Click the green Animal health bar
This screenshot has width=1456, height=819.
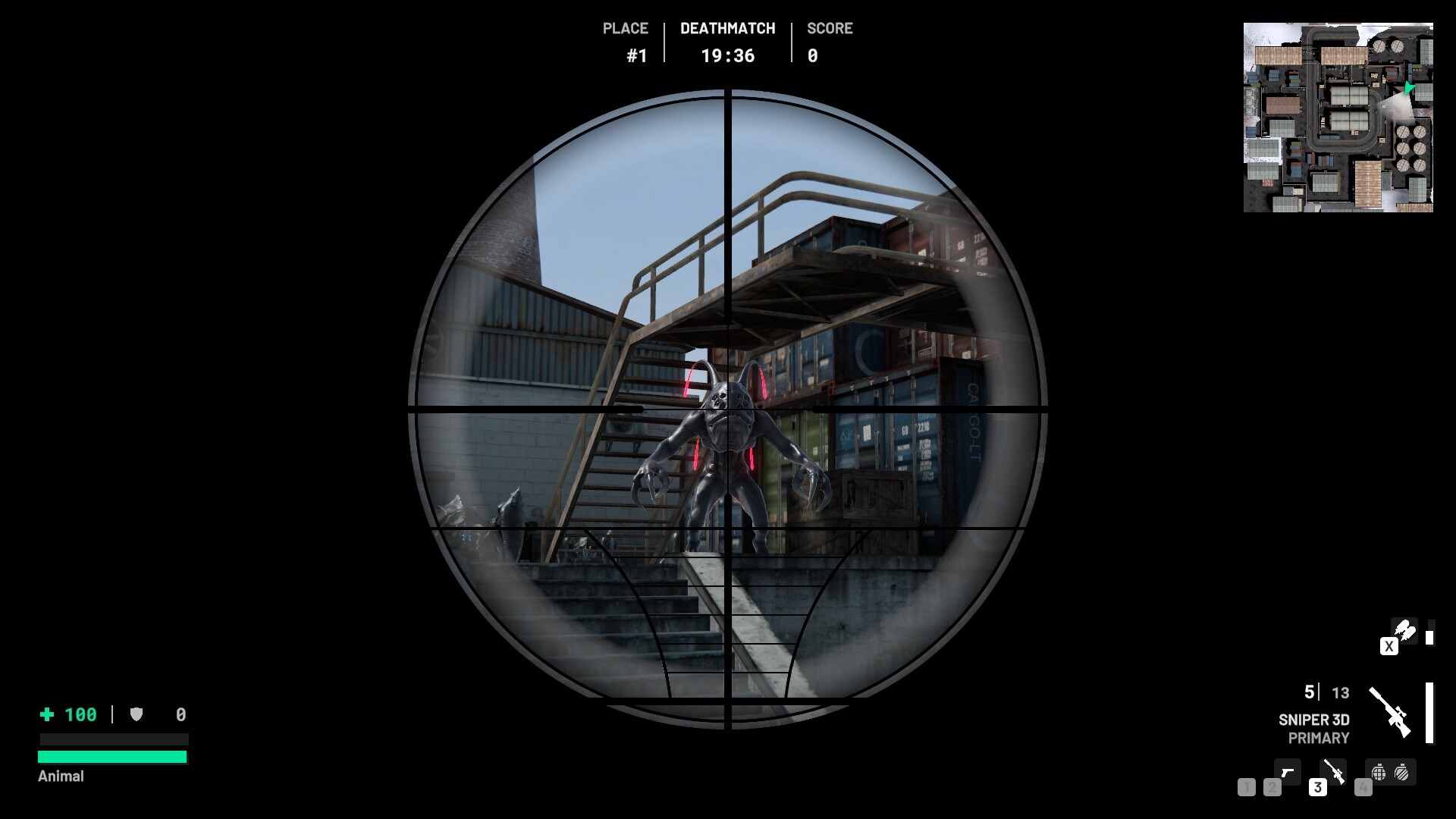(114, 756)
